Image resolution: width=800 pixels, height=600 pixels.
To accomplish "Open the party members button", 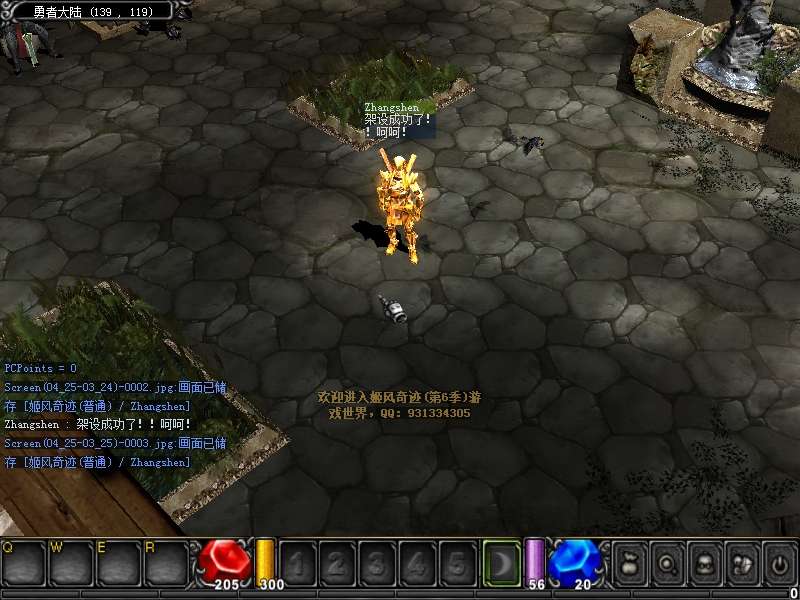I will (742, 563).
